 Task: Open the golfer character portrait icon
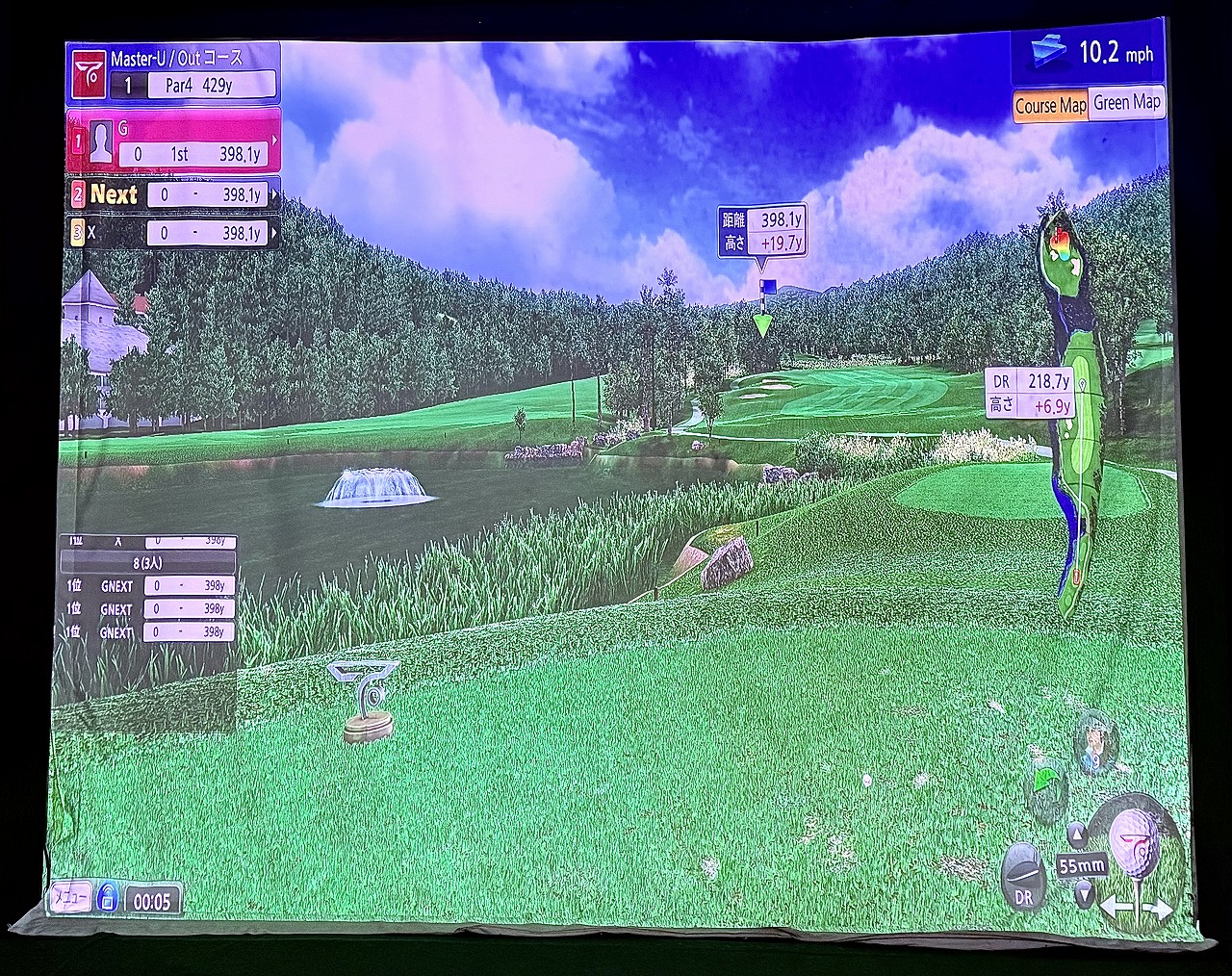[x=1094, y=742]
